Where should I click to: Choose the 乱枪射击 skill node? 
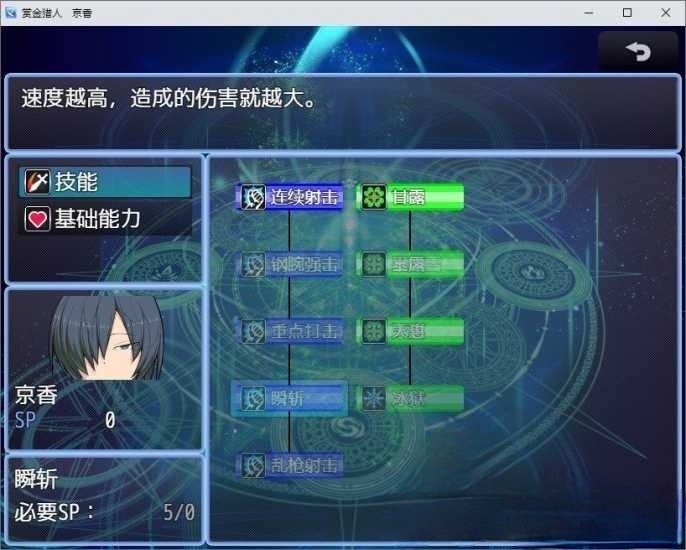pos(291,465)
